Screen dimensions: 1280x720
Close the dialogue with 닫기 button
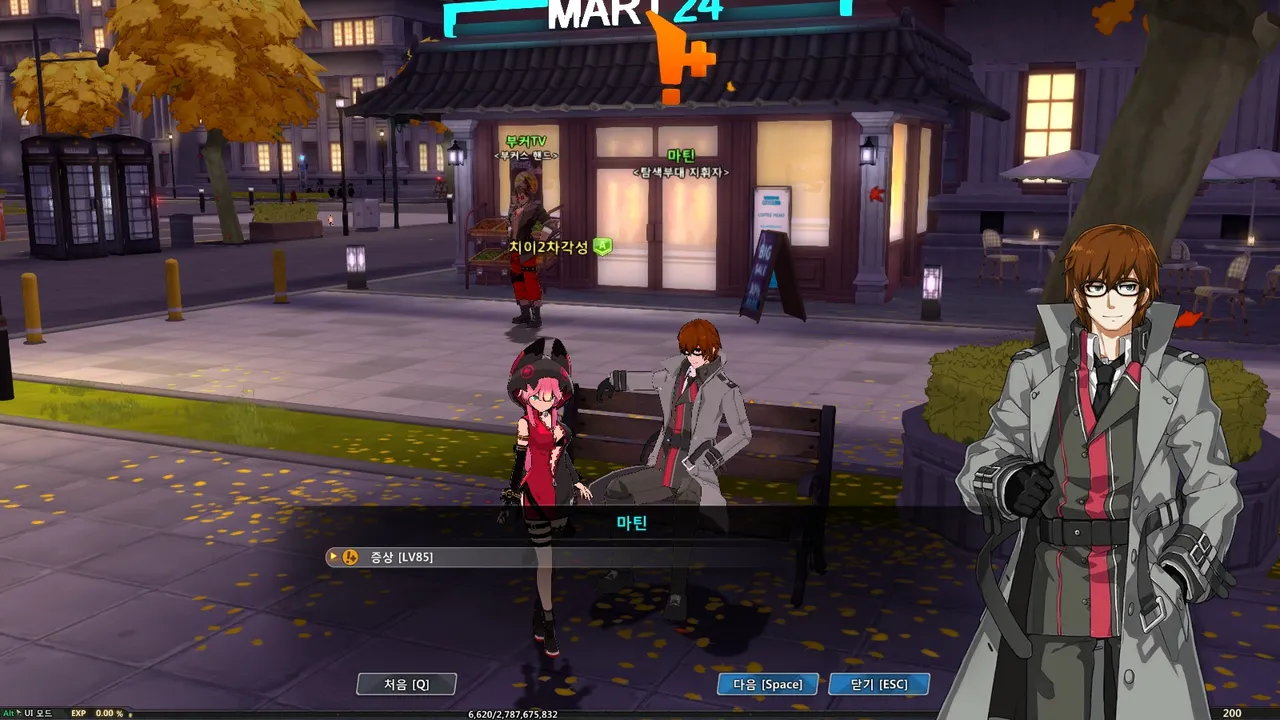[x=879, y=684]
